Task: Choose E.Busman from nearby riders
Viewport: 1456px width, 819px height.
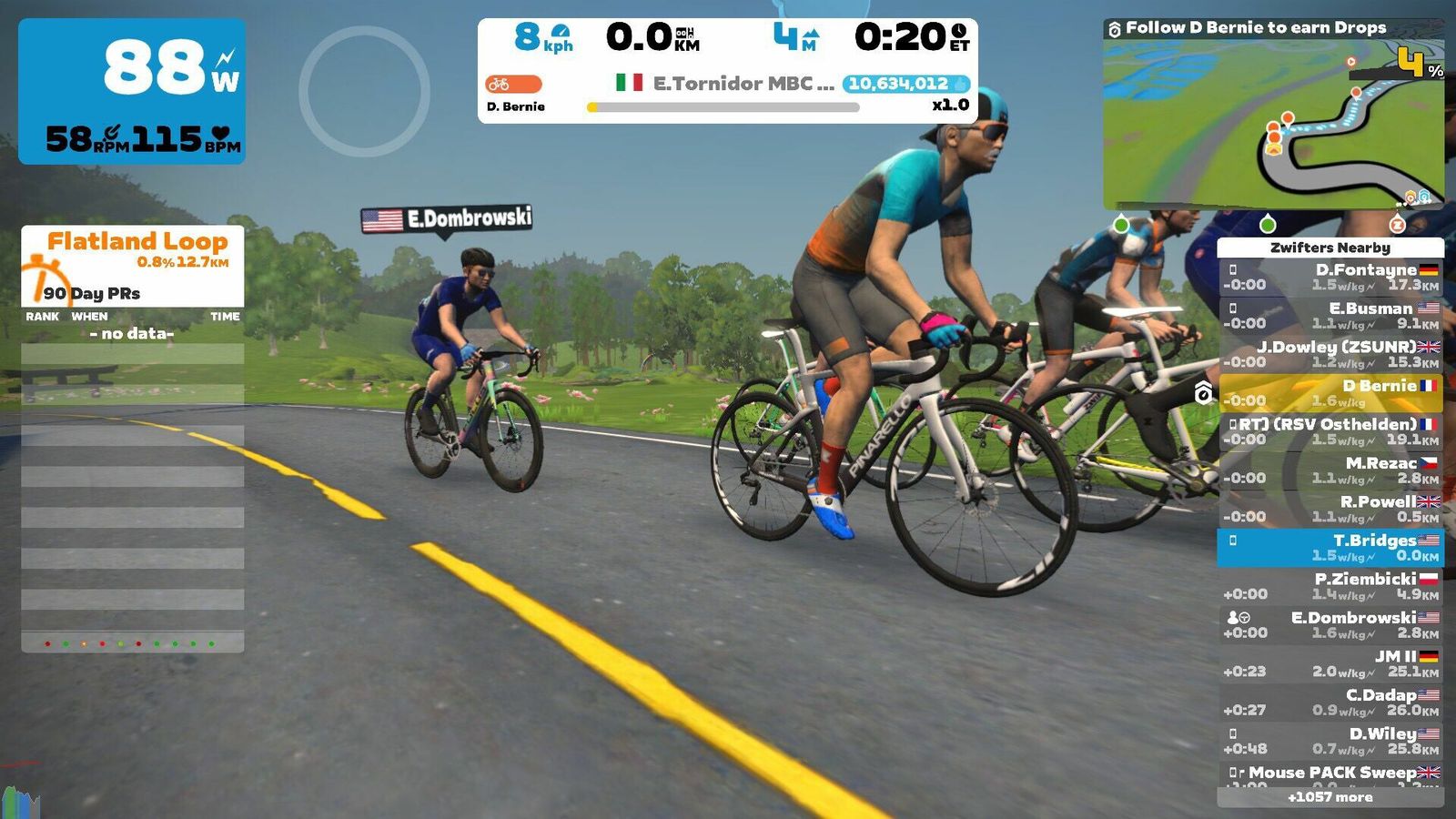Action: [x=1330, y=316]
